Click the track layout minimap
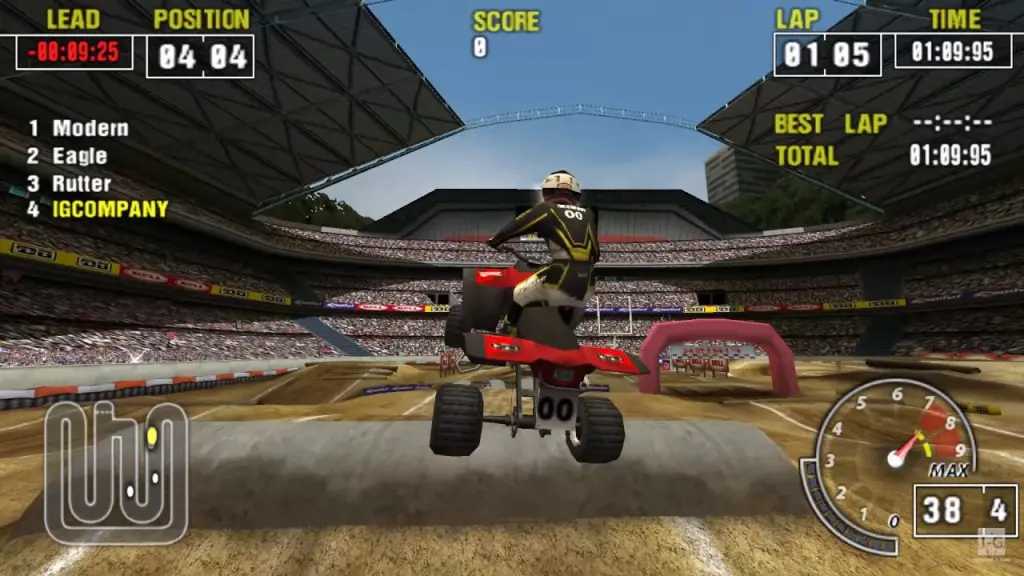1024x576 pixels. coord(116,471)
